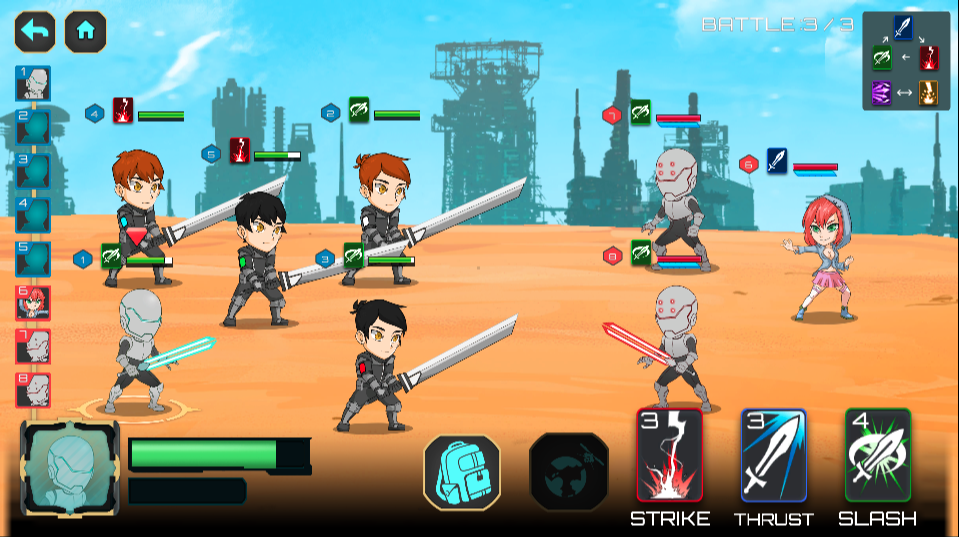
Task: Click the greyed-out special skill button
Action: coord(568,472)
